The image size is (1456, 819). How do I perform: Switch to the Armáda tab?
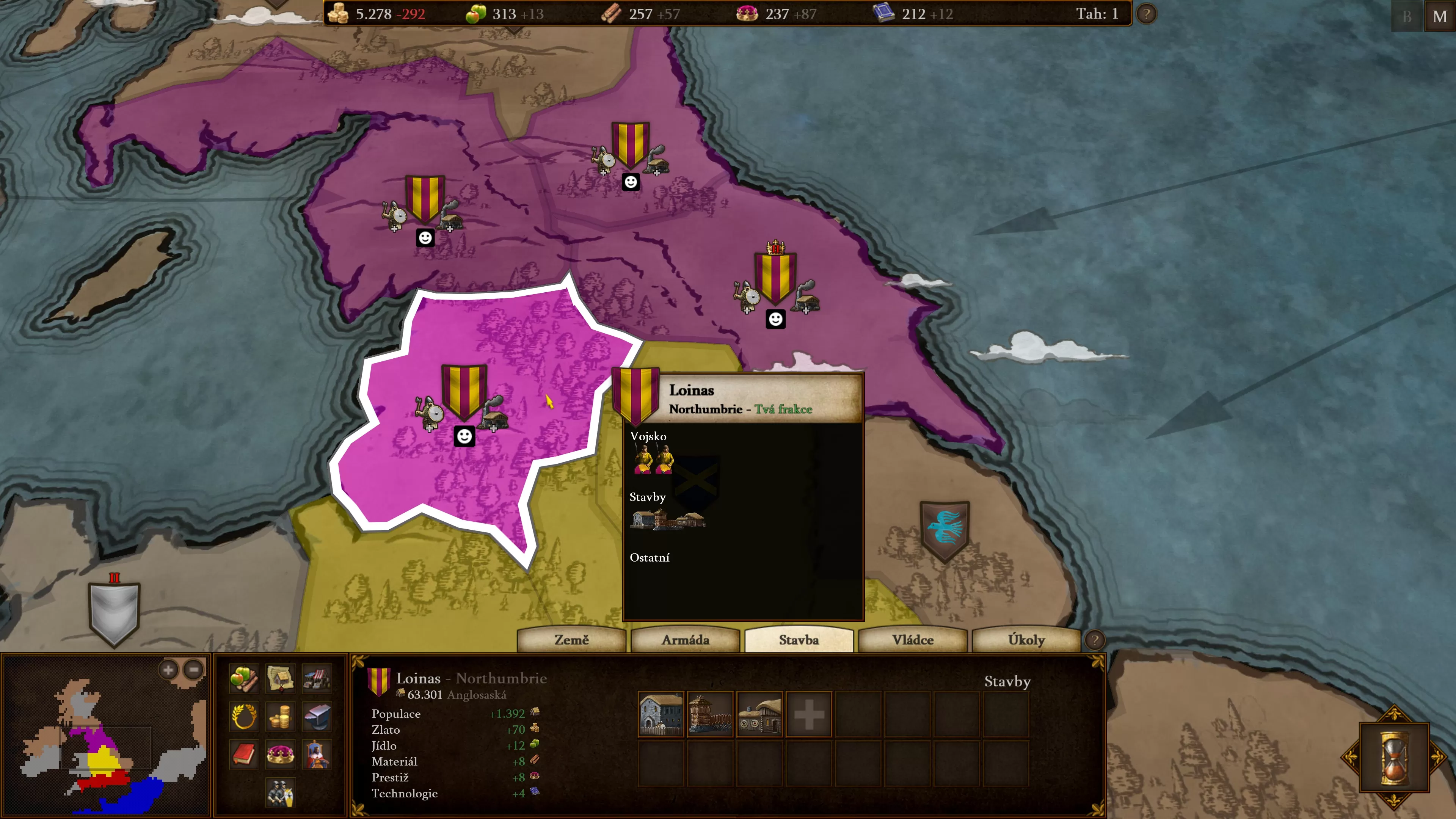[685, 640]
